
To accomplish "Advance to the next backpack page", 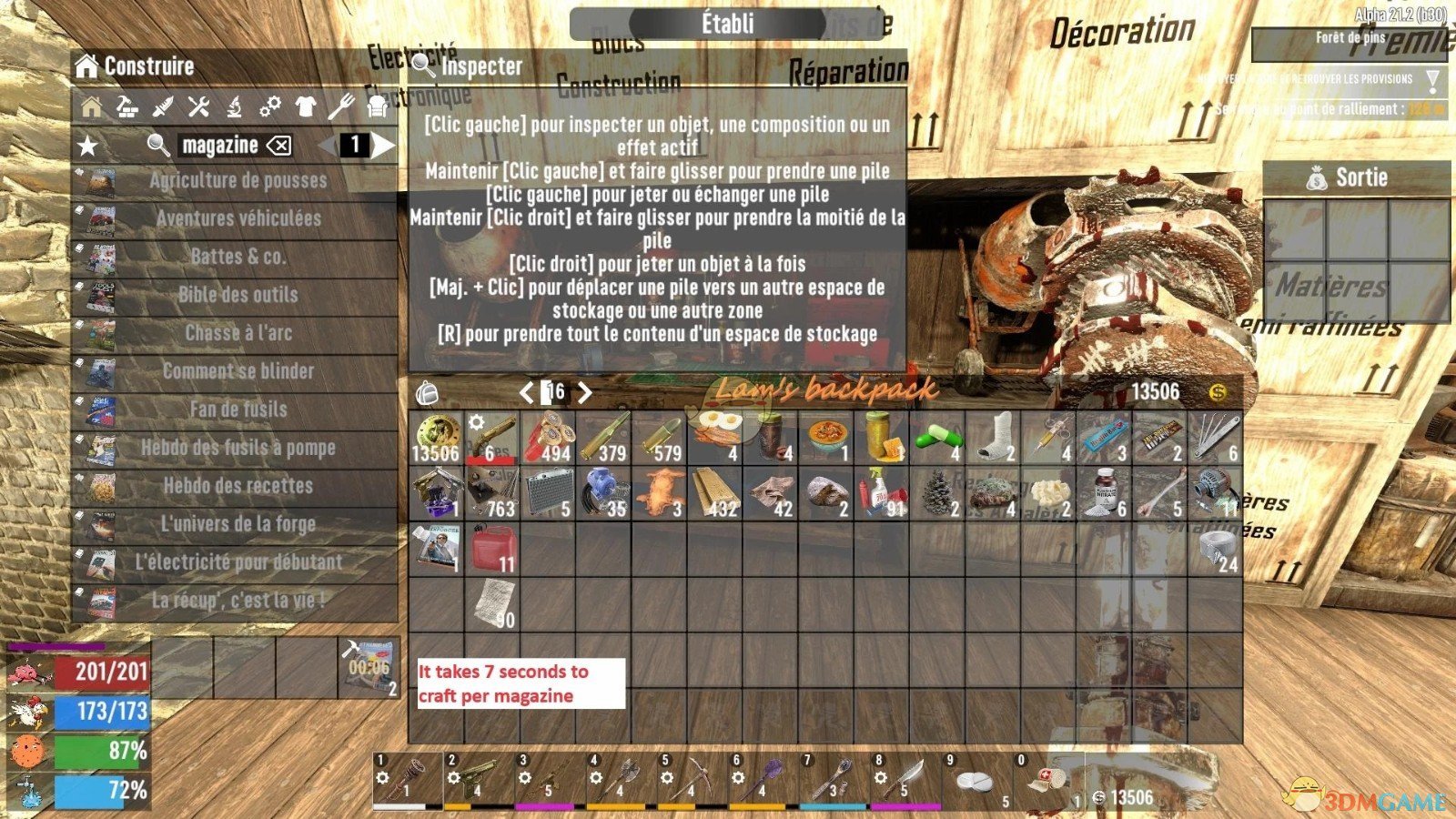I will pos(585,391).
